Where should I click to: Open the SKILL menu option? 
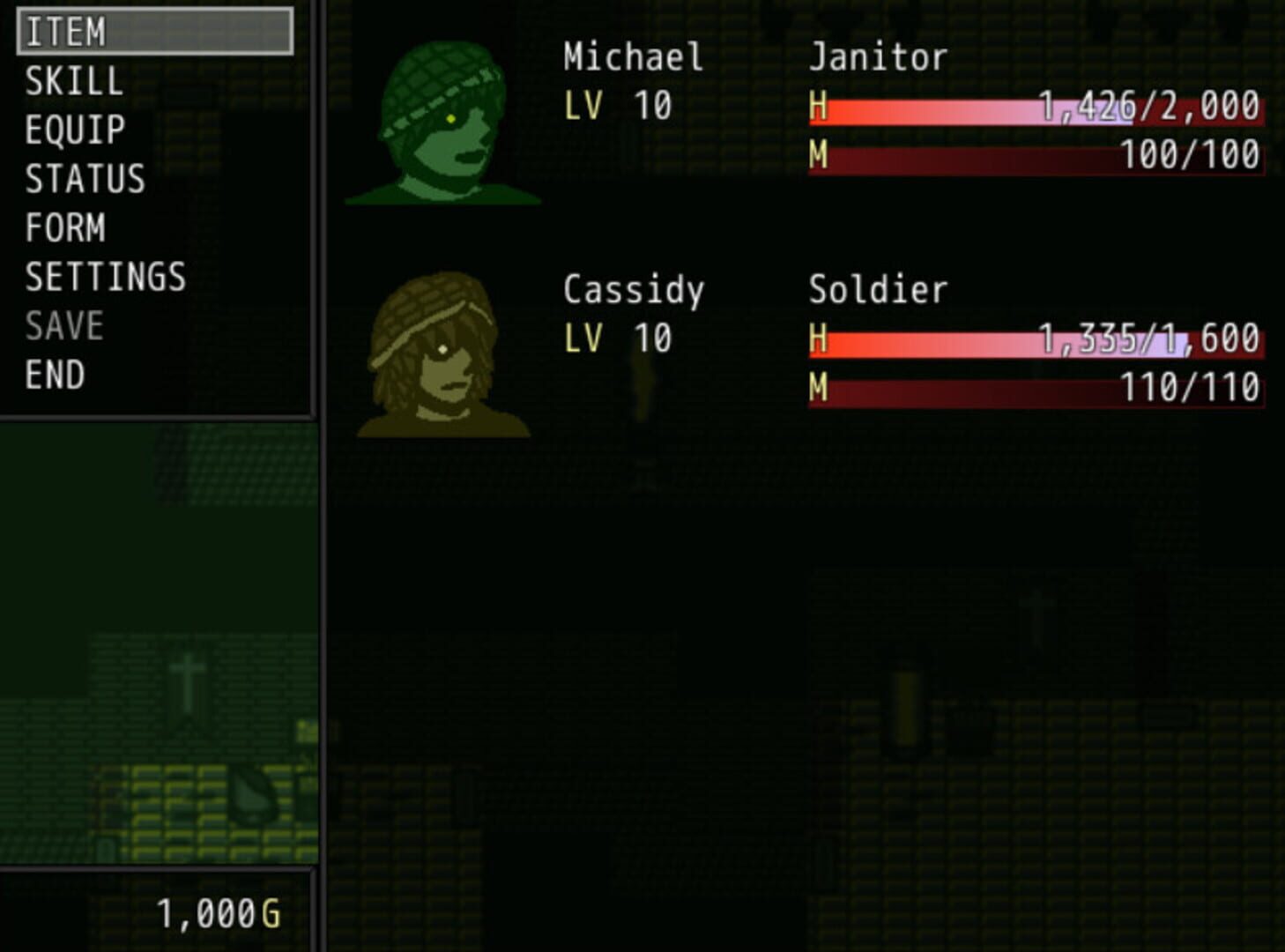[72, 82]
